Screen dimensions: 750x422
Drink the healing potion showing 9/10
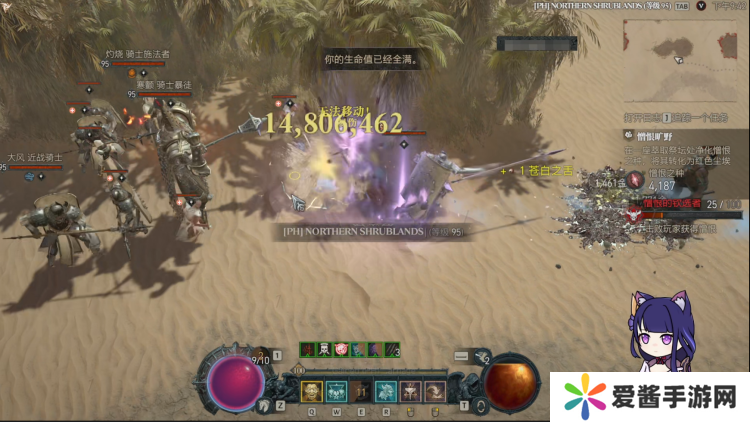256,357
